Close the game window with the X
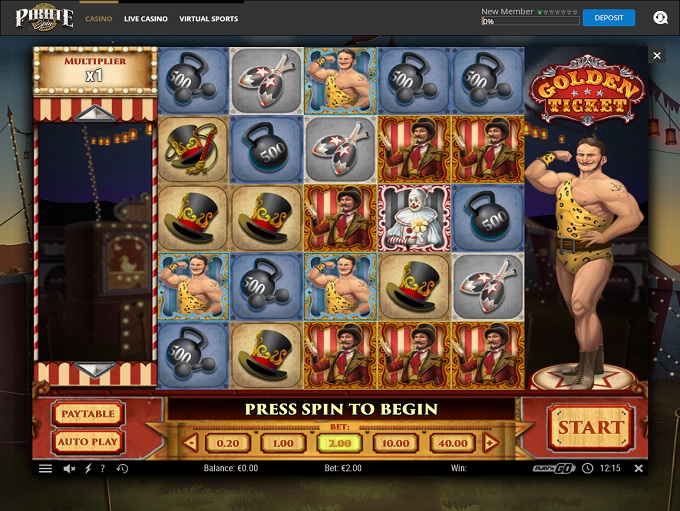Viewport: 680px width, 511px height. (657, 56)
